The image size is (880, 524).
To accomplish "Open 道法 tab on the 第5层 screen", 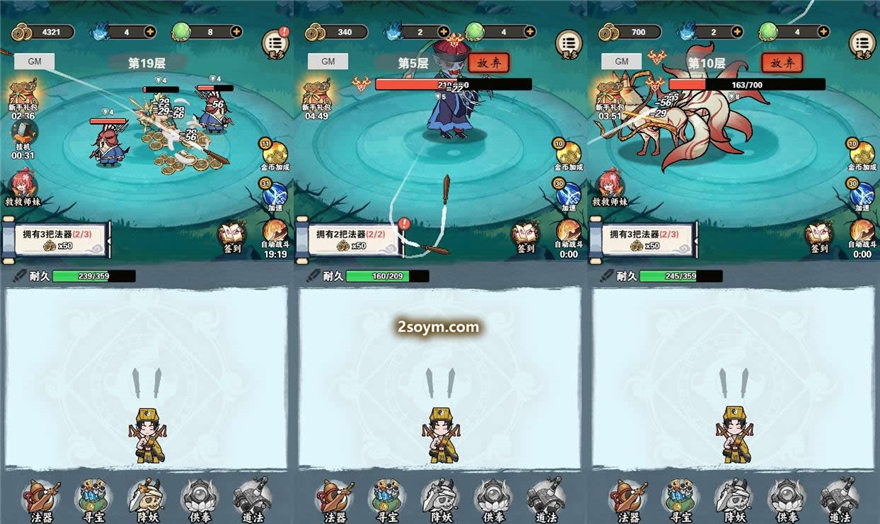I will pyautogui.click(x=544, y=499).
